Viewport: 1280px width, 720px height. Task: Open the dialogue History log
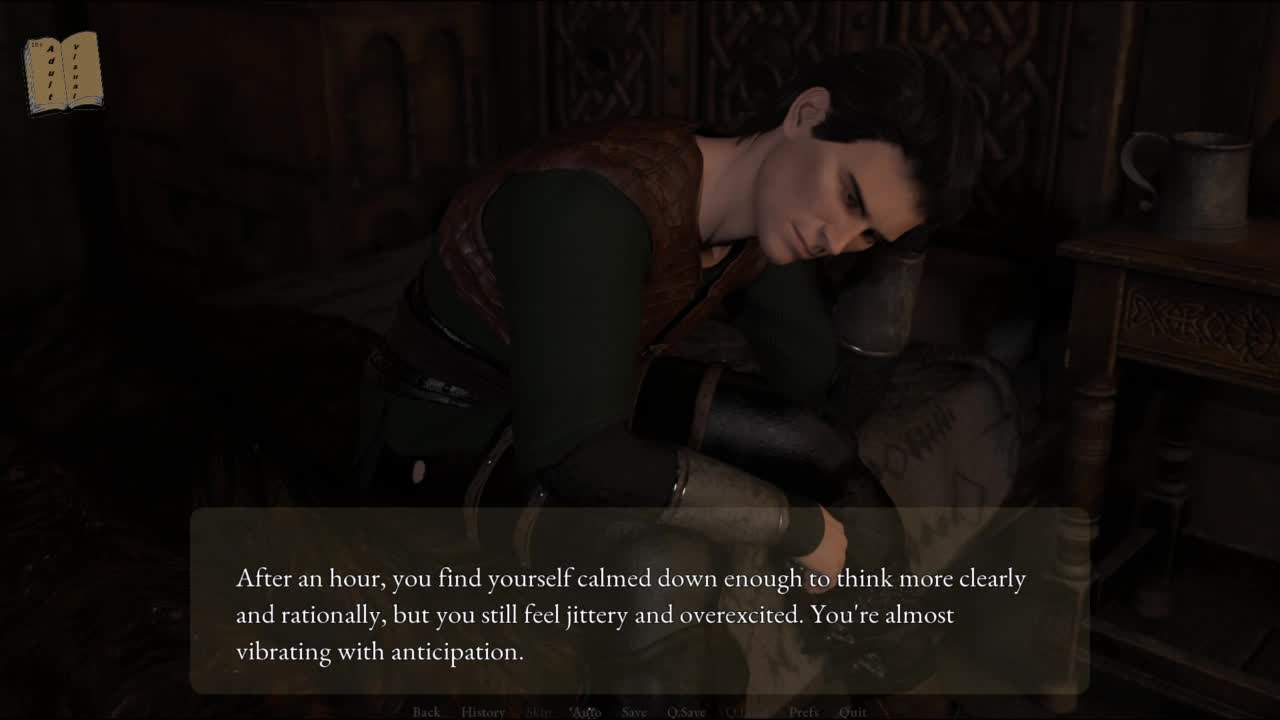click(482, 712)
